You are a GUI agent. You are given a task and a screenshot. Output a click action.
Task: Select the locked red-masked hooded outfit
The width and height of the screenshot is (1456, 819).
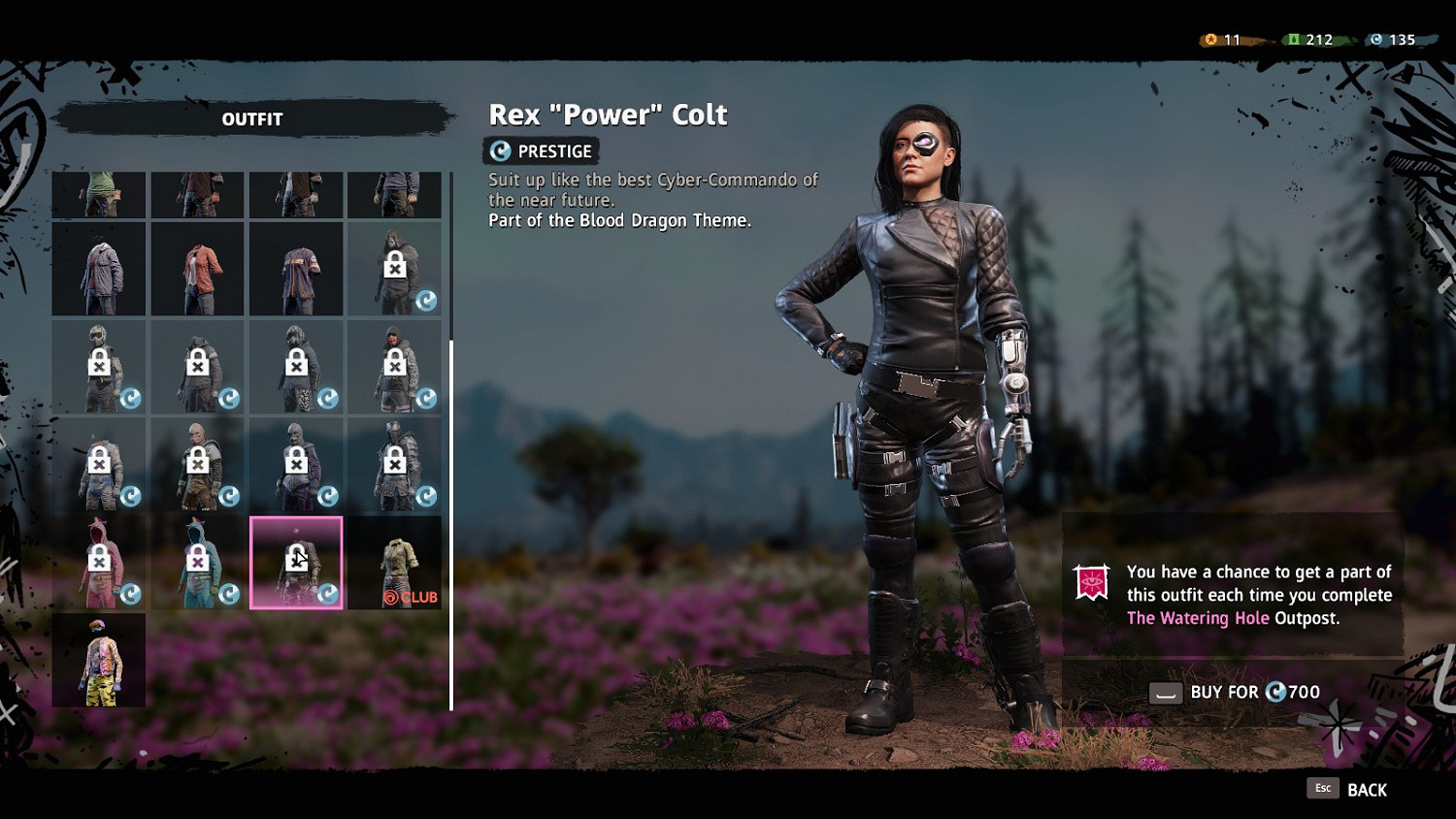click(395, 367)
